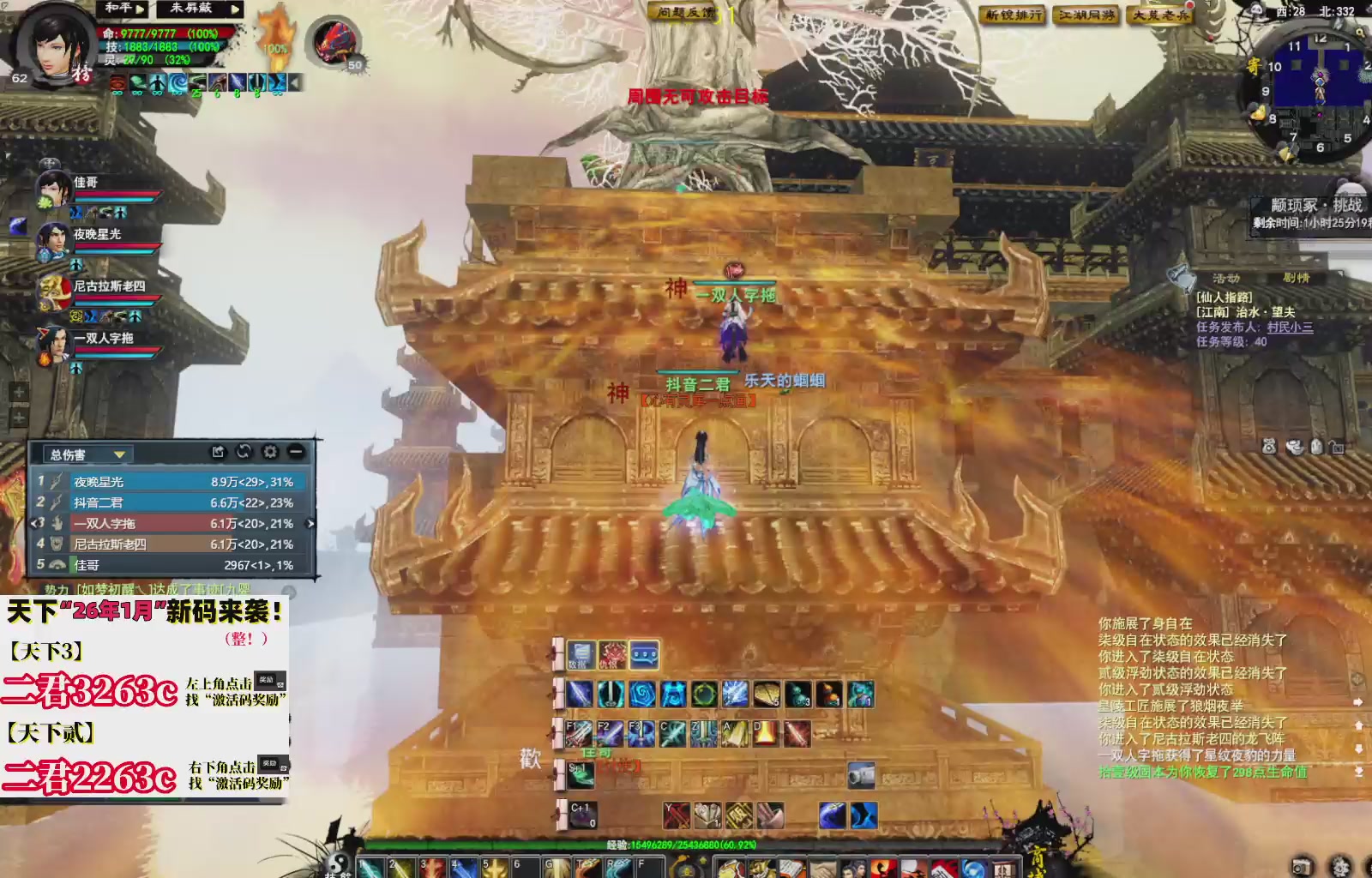This screenshot has width=1372, height=878.
Task: Click the 经验 experience progress bar
Action: 600,844
